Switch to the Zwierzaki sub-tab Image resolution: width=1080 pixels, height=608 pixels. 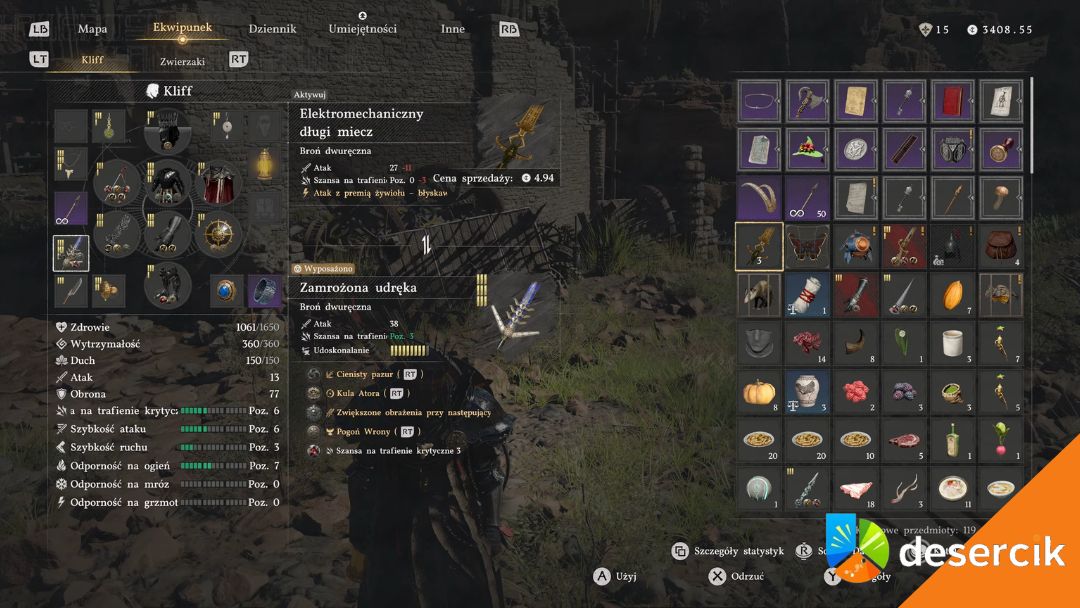[182, 61]
